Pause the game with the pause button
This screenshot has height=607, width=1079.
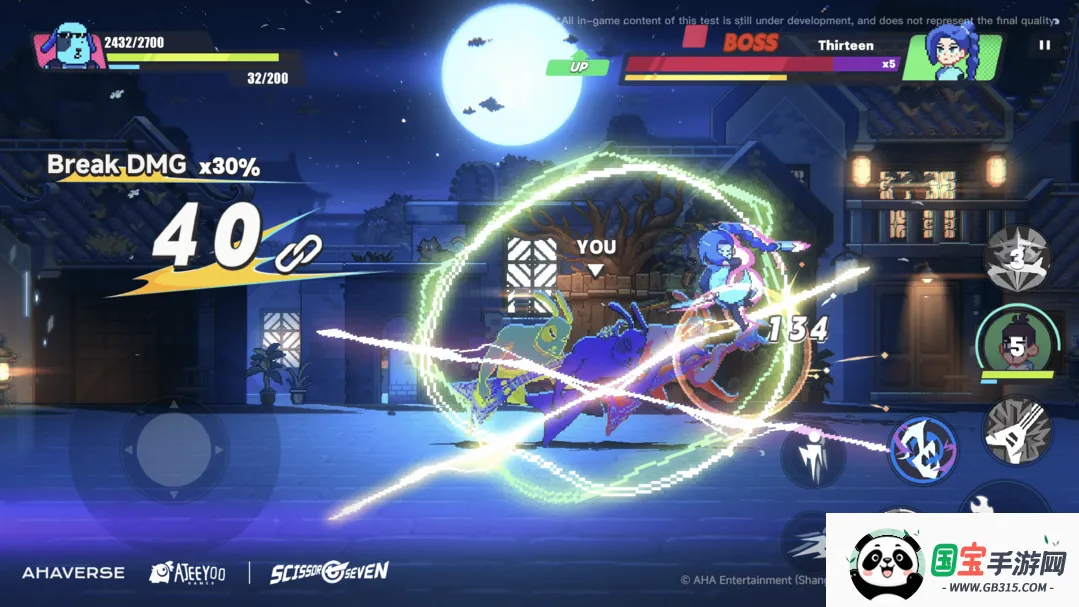coord(1044,45)
